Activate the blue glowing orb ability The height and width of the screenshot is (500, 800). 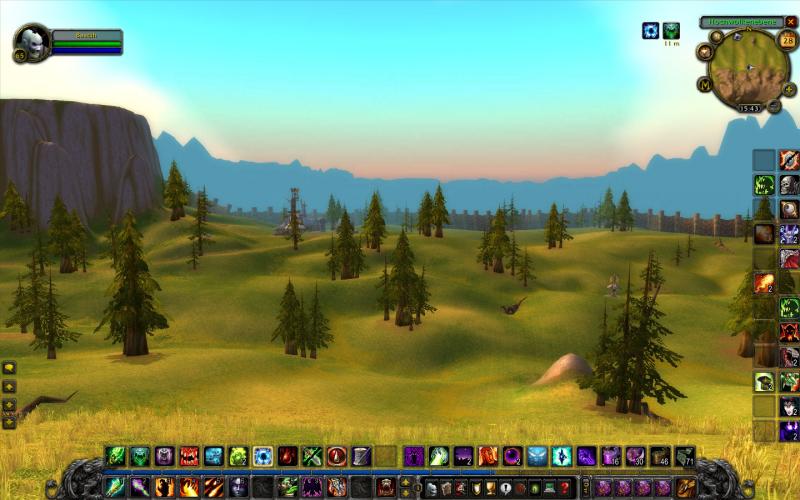click(x=263, y=456)
